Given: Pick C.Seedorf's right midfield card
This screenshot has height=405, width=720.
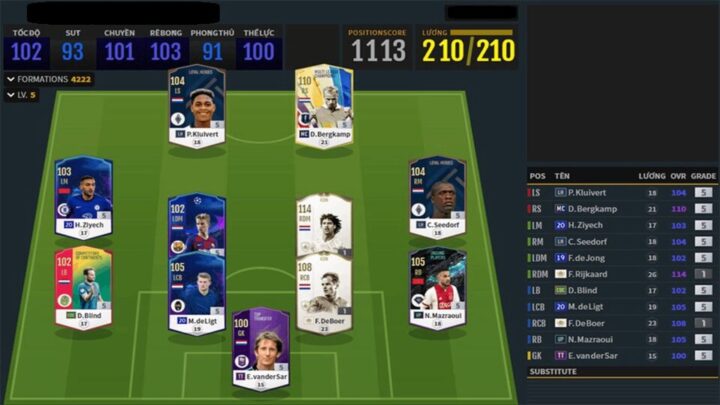Looking at the screenshot, I should [437, 195].
